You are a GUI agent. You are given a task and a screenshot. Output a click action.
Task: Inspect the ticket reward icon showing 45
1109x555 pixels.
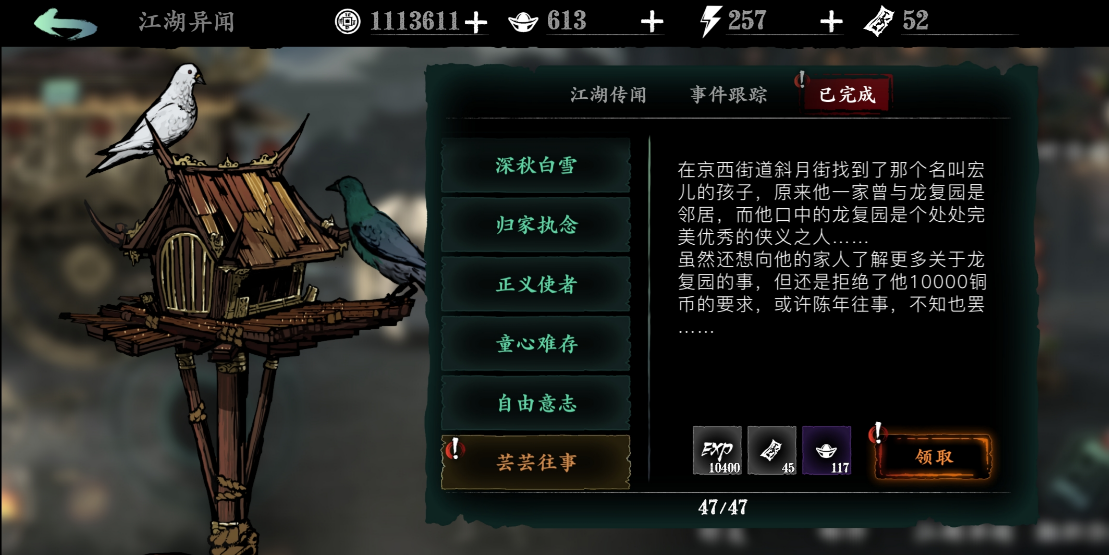[x=772, y=450]
